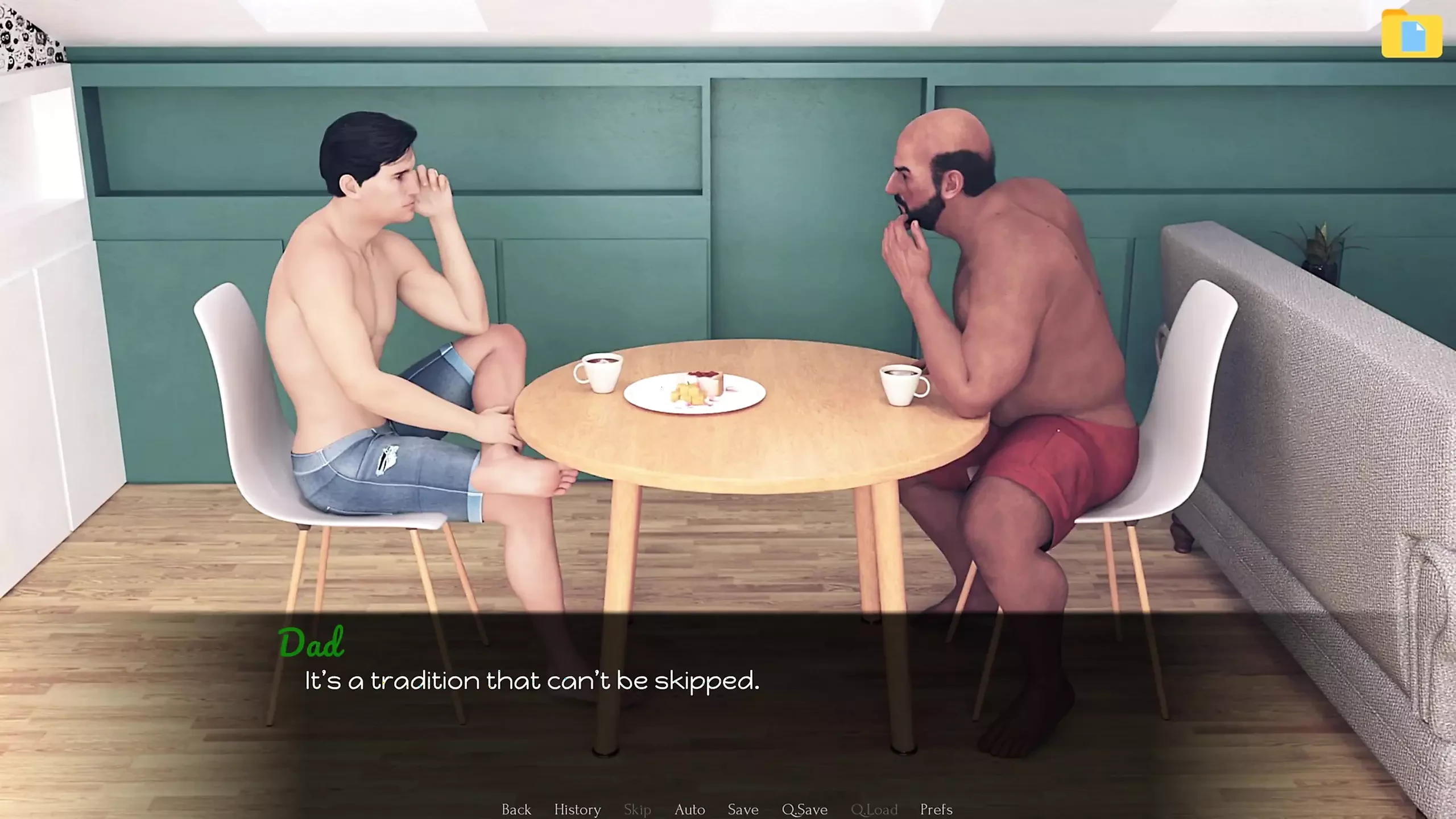This screenshot has width=1456, height=819.
Task: Quick load with Q.Load
Action: [x=874, y=809]
